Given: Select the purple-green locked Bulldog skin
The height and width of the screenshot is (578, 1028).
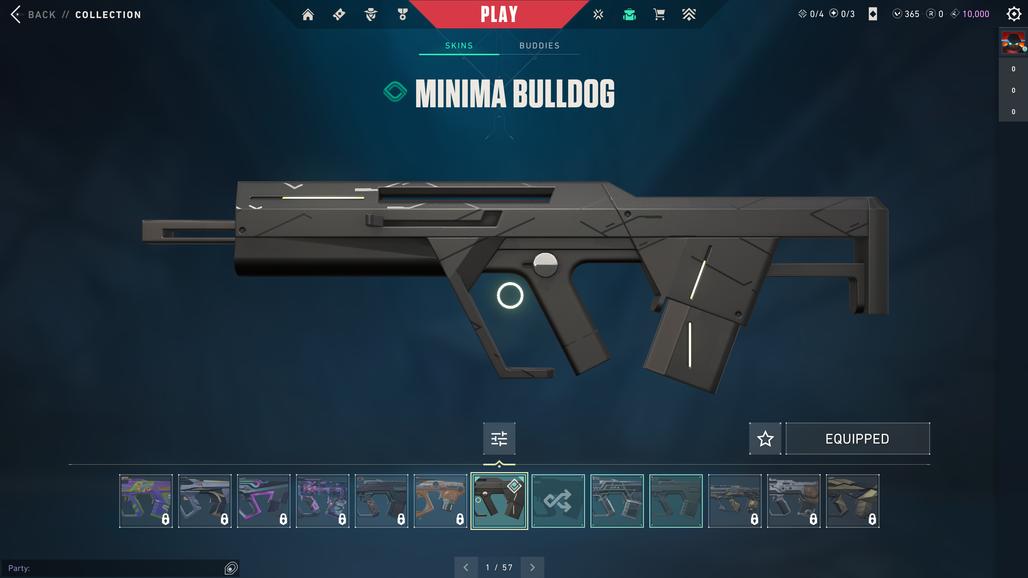Looking at the screenshot, I should click(146, 501).
